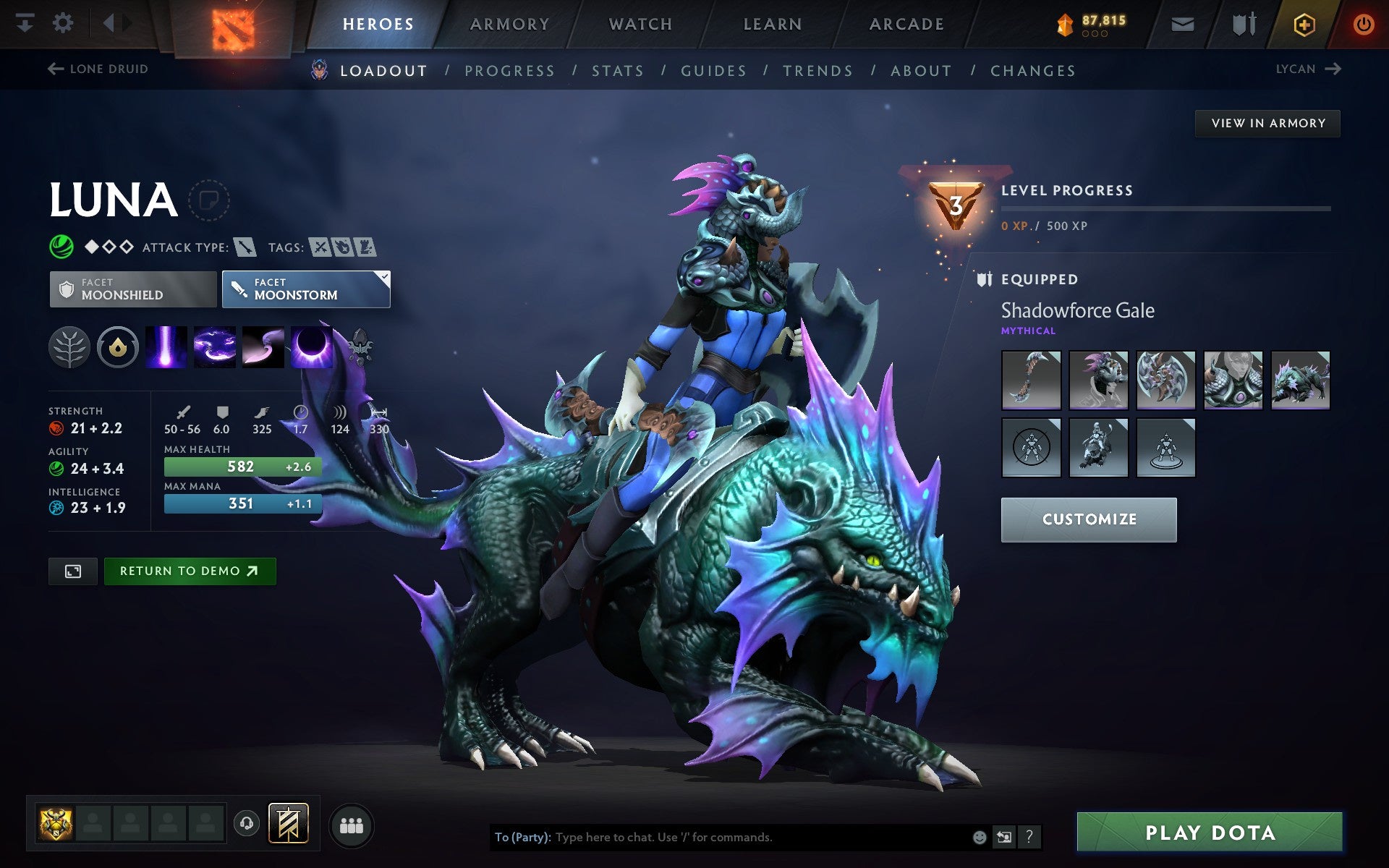1389x868 pixels.
Task: Click the guild banner icon beside party slots
Action: point(287,823)
